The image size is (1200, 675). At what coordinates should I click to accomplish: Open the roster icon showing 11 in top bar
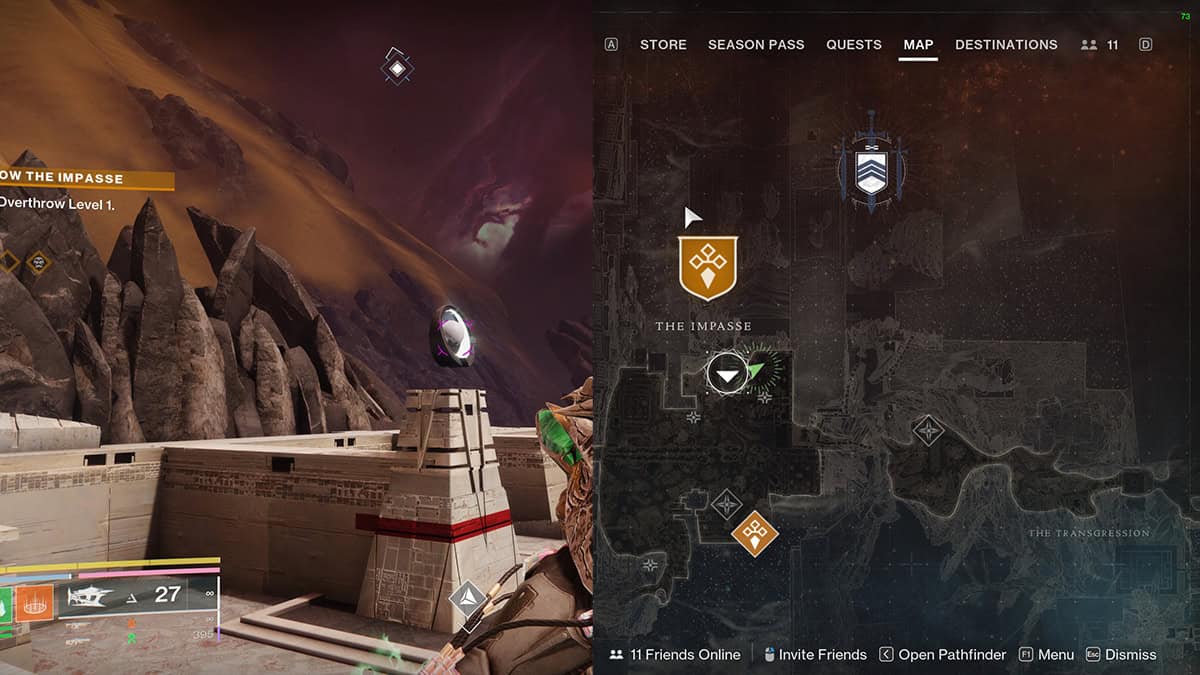[1100, 45]
